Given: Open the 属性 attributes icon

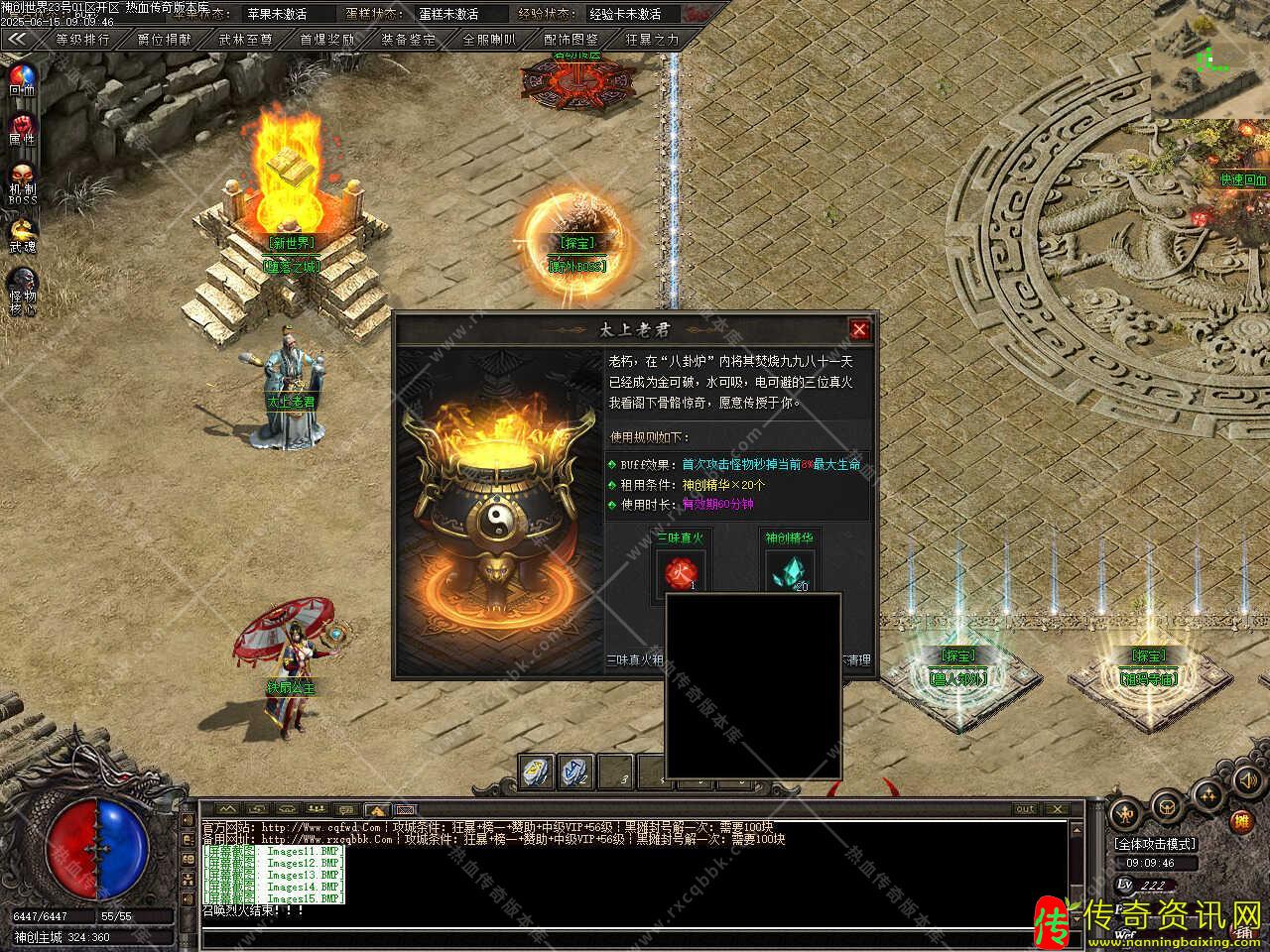Looking at the screenshot, I should pos(22,129).
